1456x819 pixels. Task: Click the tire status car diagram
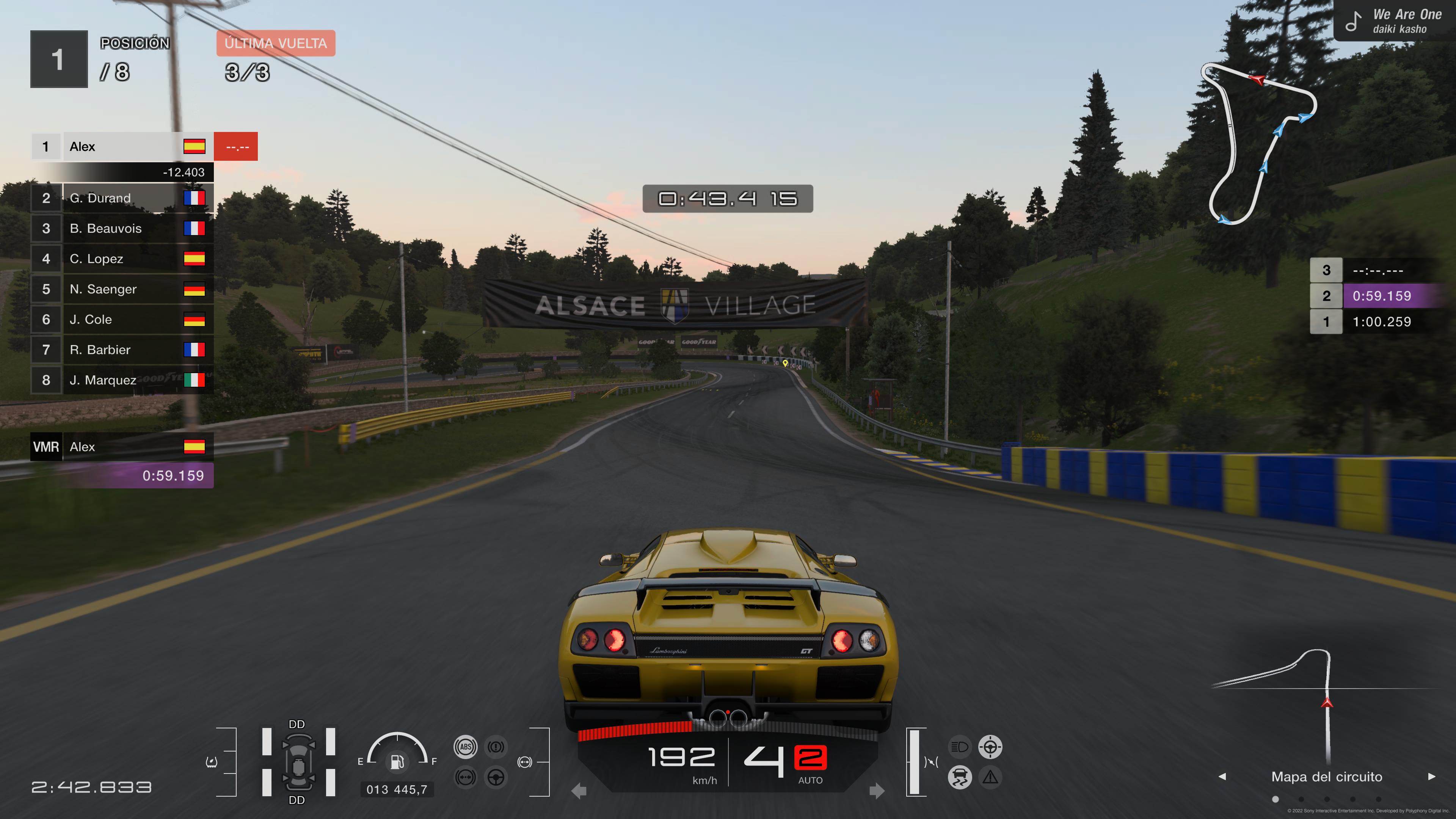tap(298, 762)
